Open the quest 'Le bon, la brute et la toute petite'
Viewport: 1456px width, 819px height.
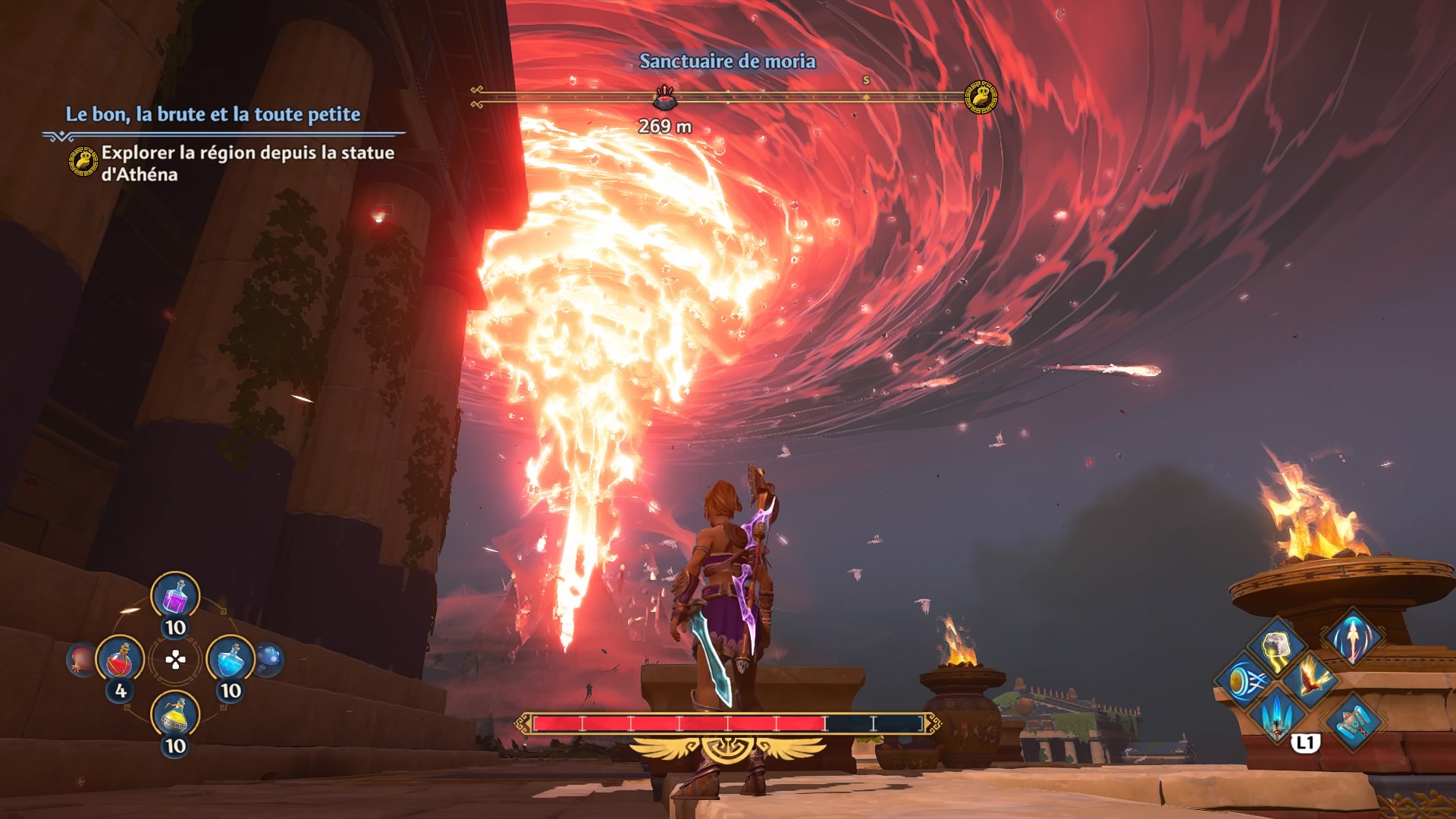213,115
